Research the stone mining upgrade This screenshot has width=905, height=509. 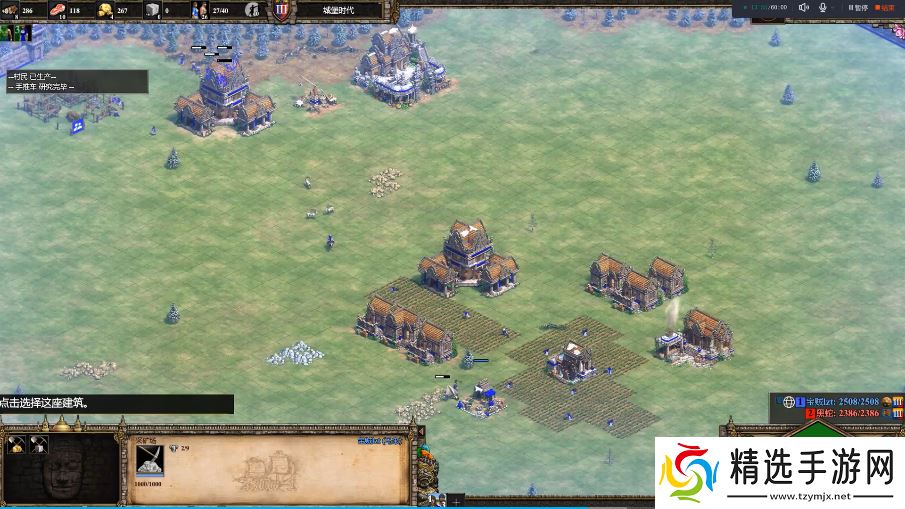point(40,445)
